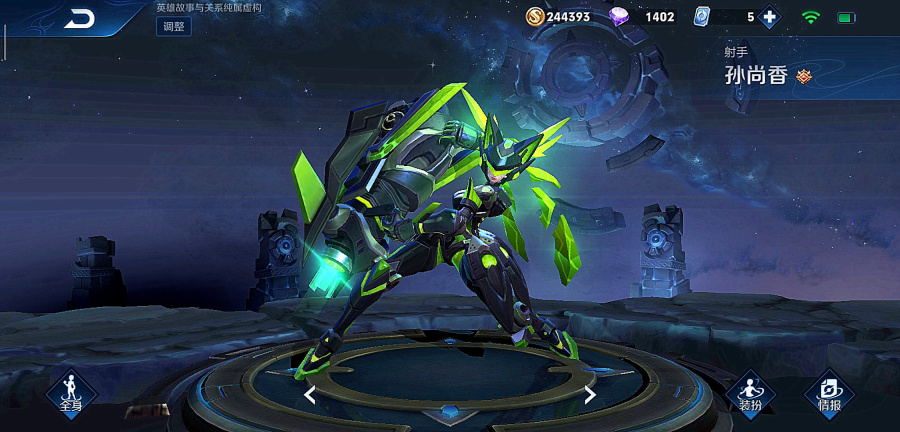The image size is (900, 432).
Task: Open the 调整 adjust button
Action: [x=173, y=27]
